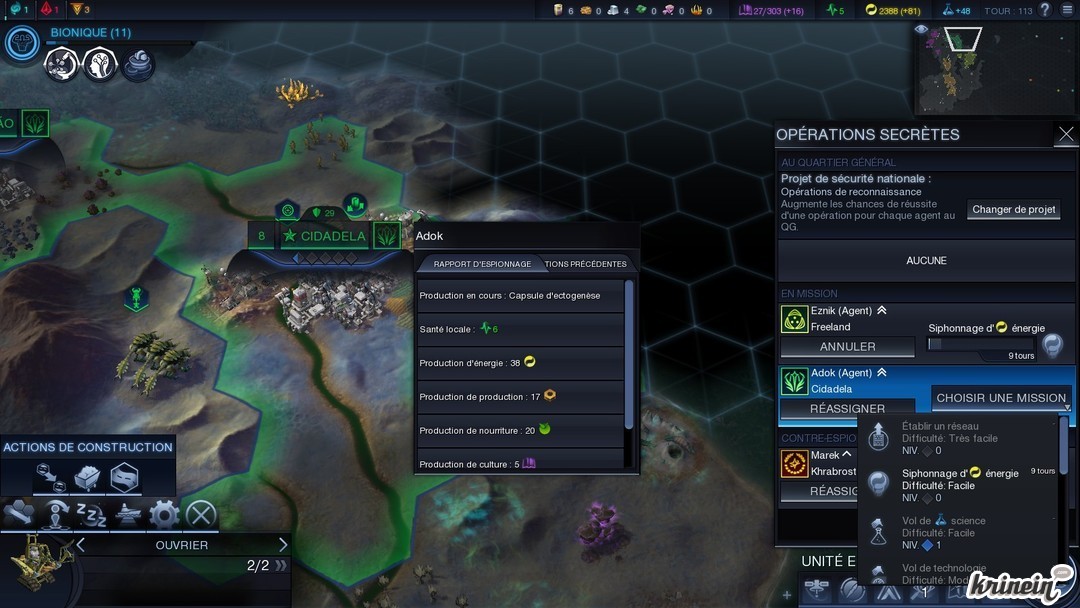Activate the worker automate gear icon
1080x608 pixels.
(x=164, y=515)
